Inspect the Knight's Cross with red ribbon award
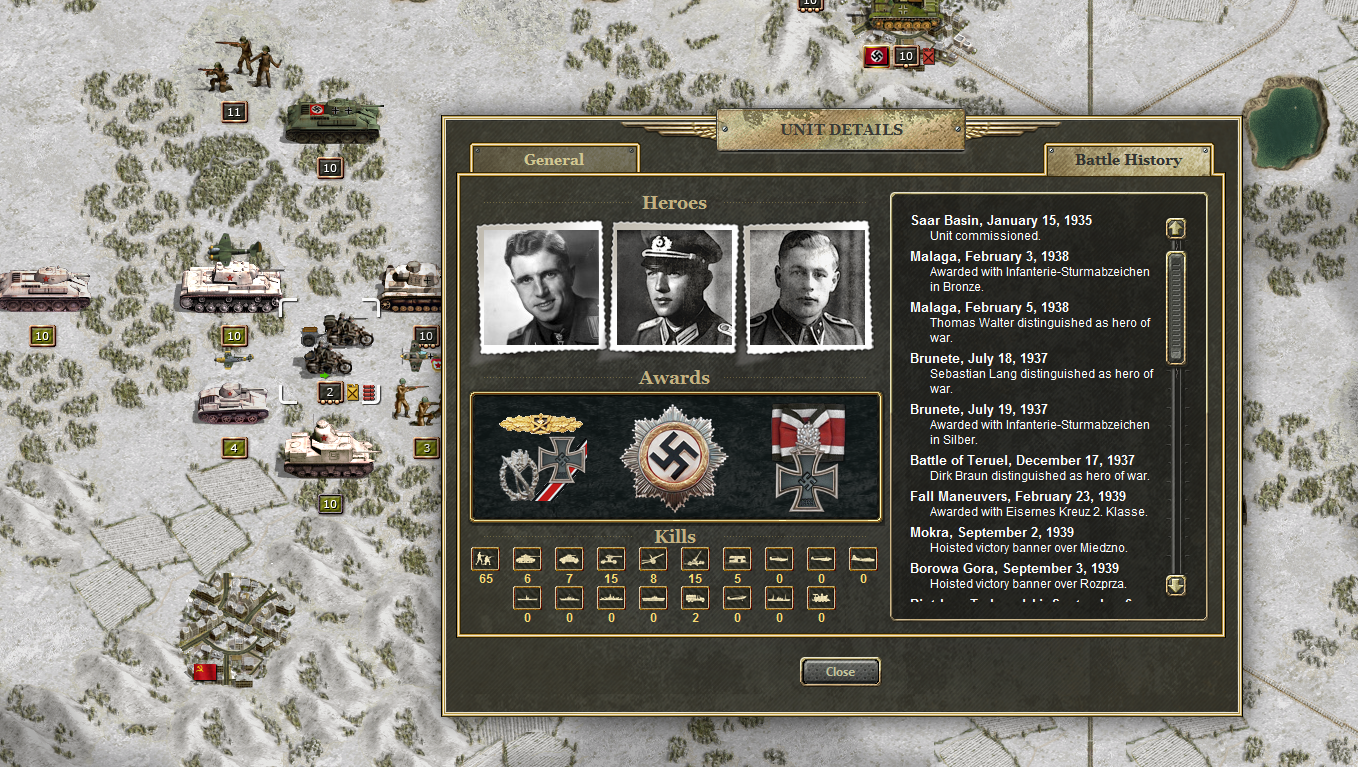Viewport: 1358px width, 767px height. pos(808,456)
